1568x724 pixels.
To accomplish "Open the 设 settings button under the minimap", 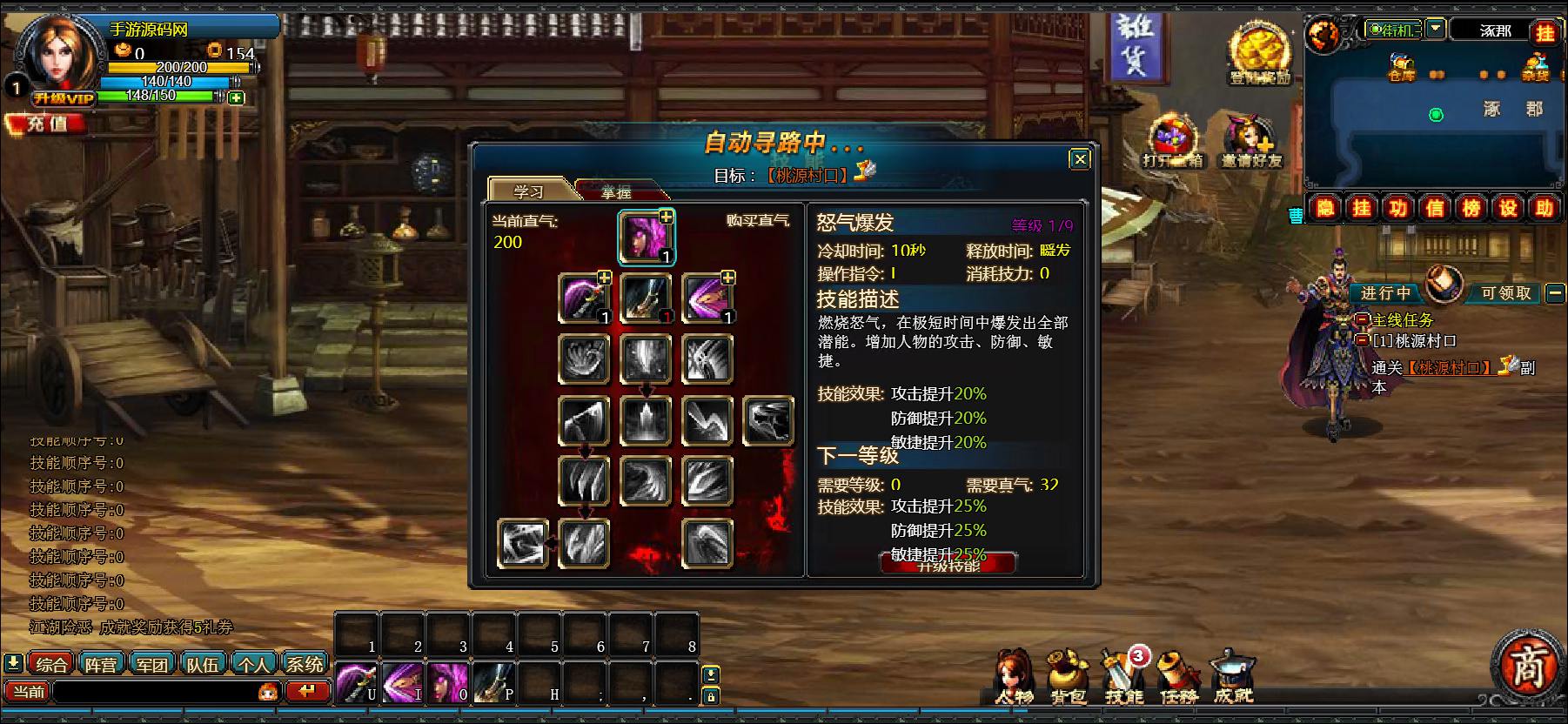I will 1507,208.
